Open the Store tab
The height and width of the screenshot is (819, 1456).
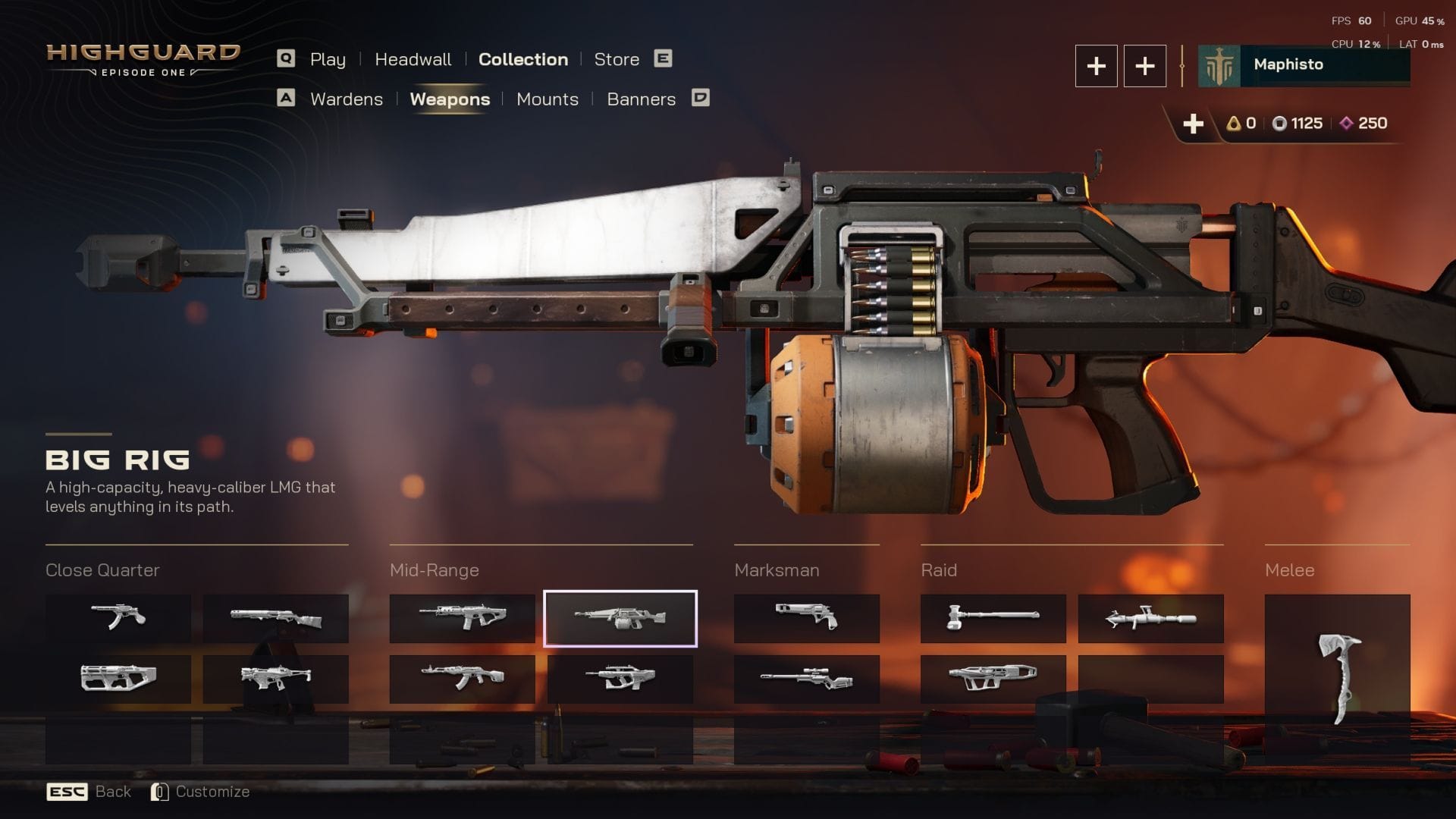[616, 59]
